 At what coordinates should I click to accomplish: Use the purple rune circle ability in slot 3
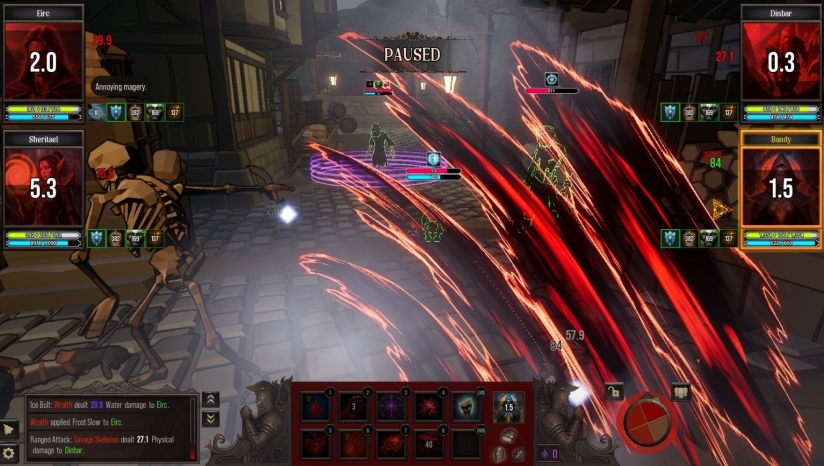391,407
